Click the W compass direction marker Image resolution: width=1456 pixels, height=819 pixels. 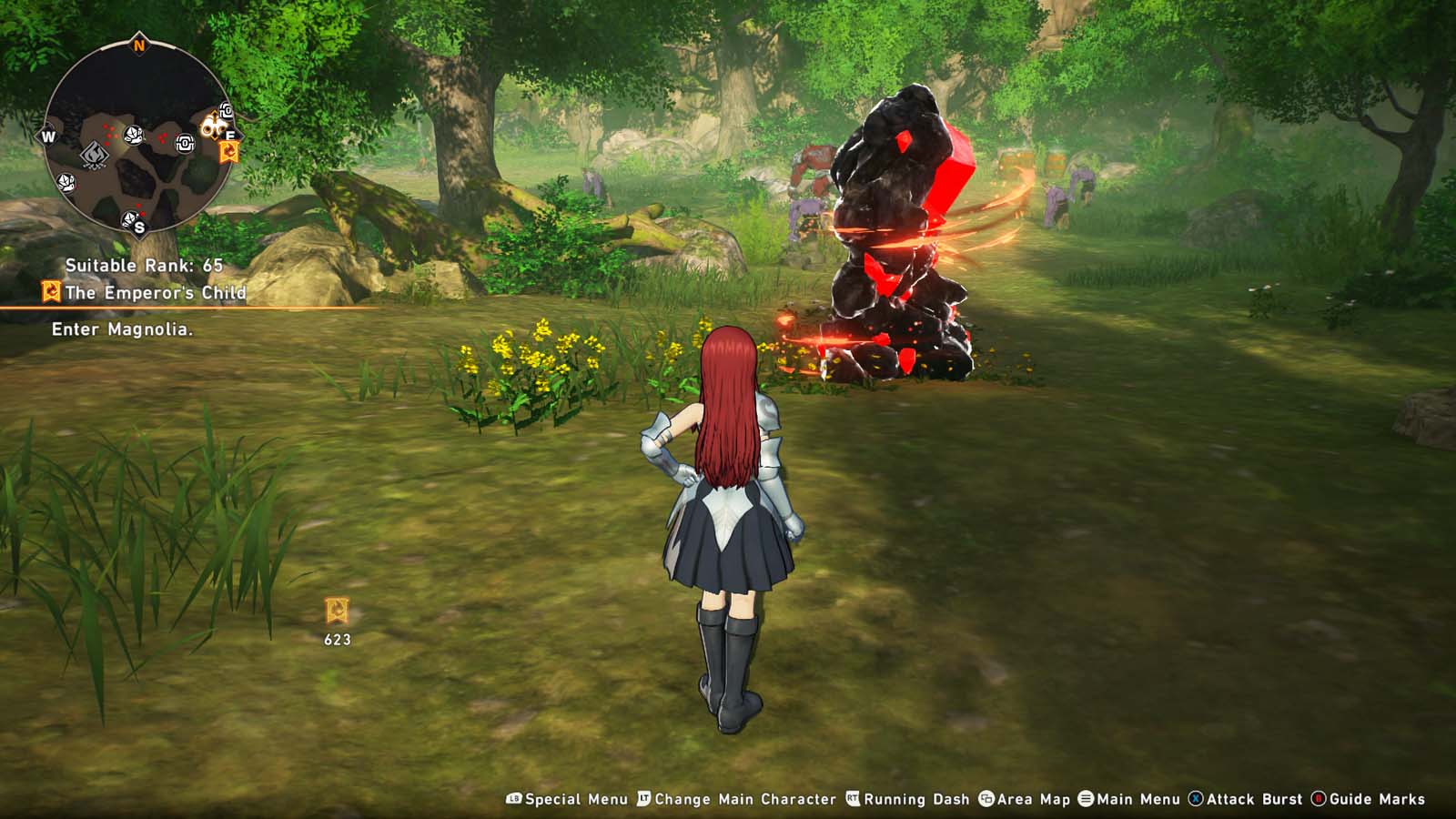coord(48,136)
